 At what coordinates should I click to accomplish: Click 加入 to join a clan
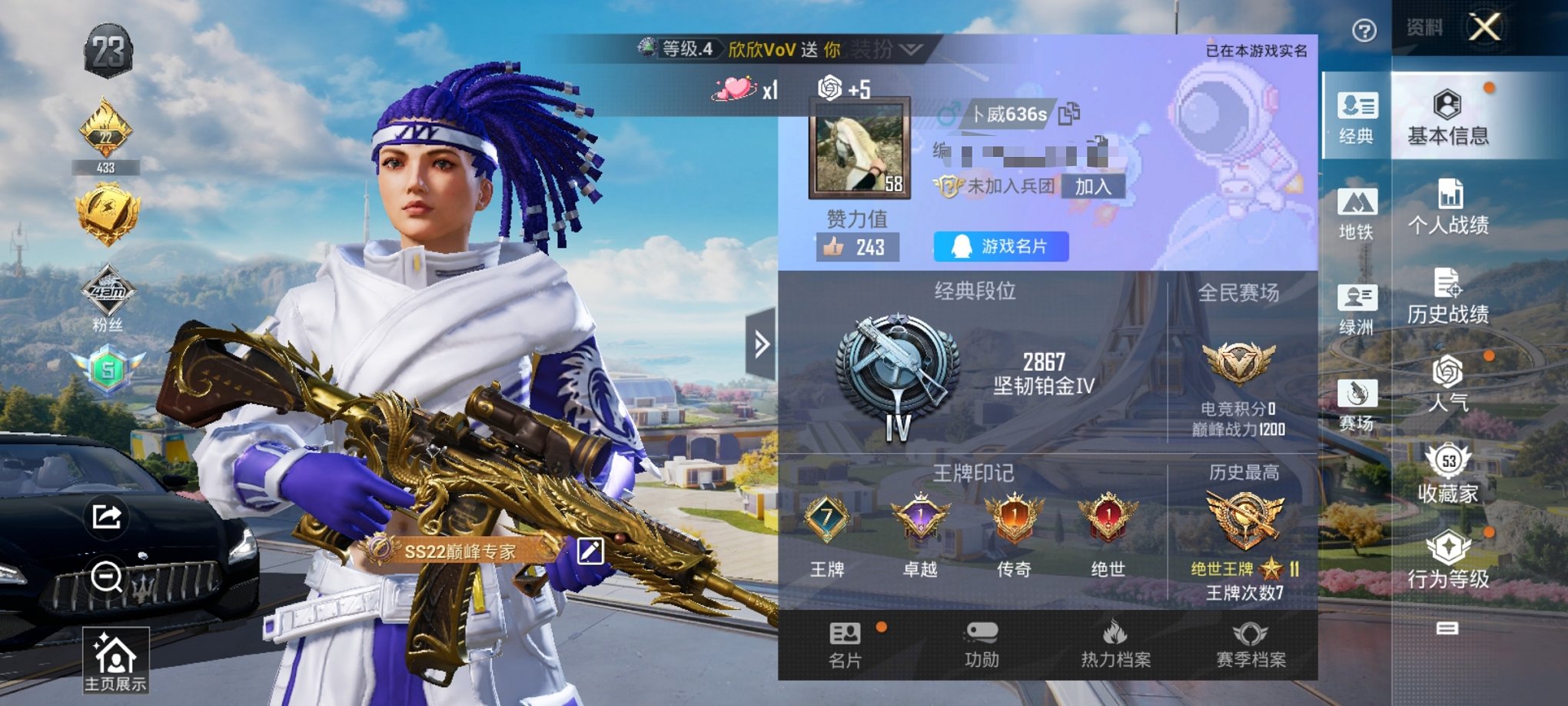pyautogui.click(x=1092, y=186)
